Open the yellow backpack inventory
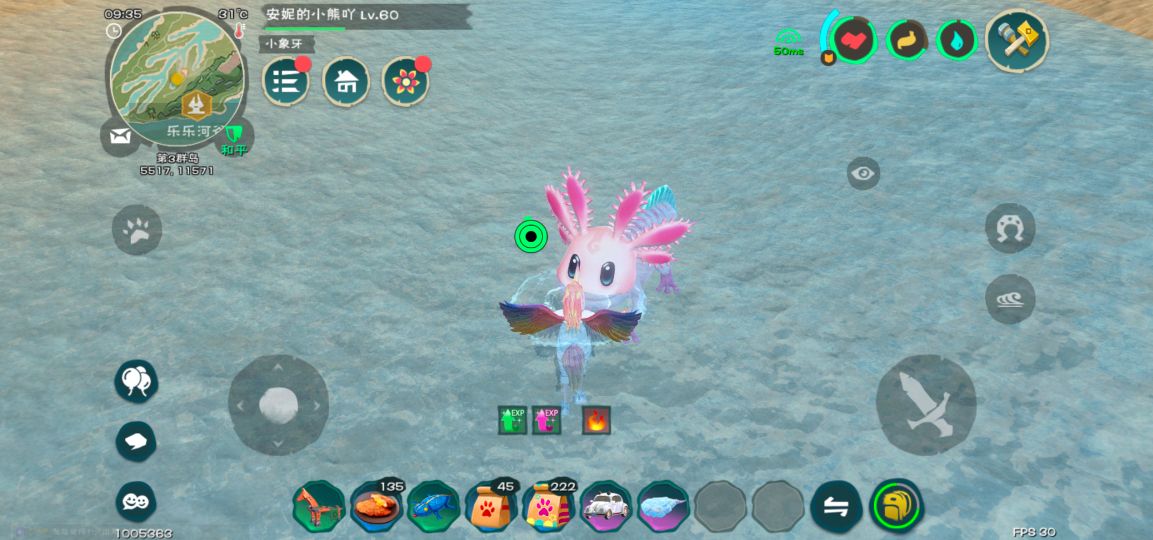The height and width of the screenshot is (540, 1153). (896, 506)
